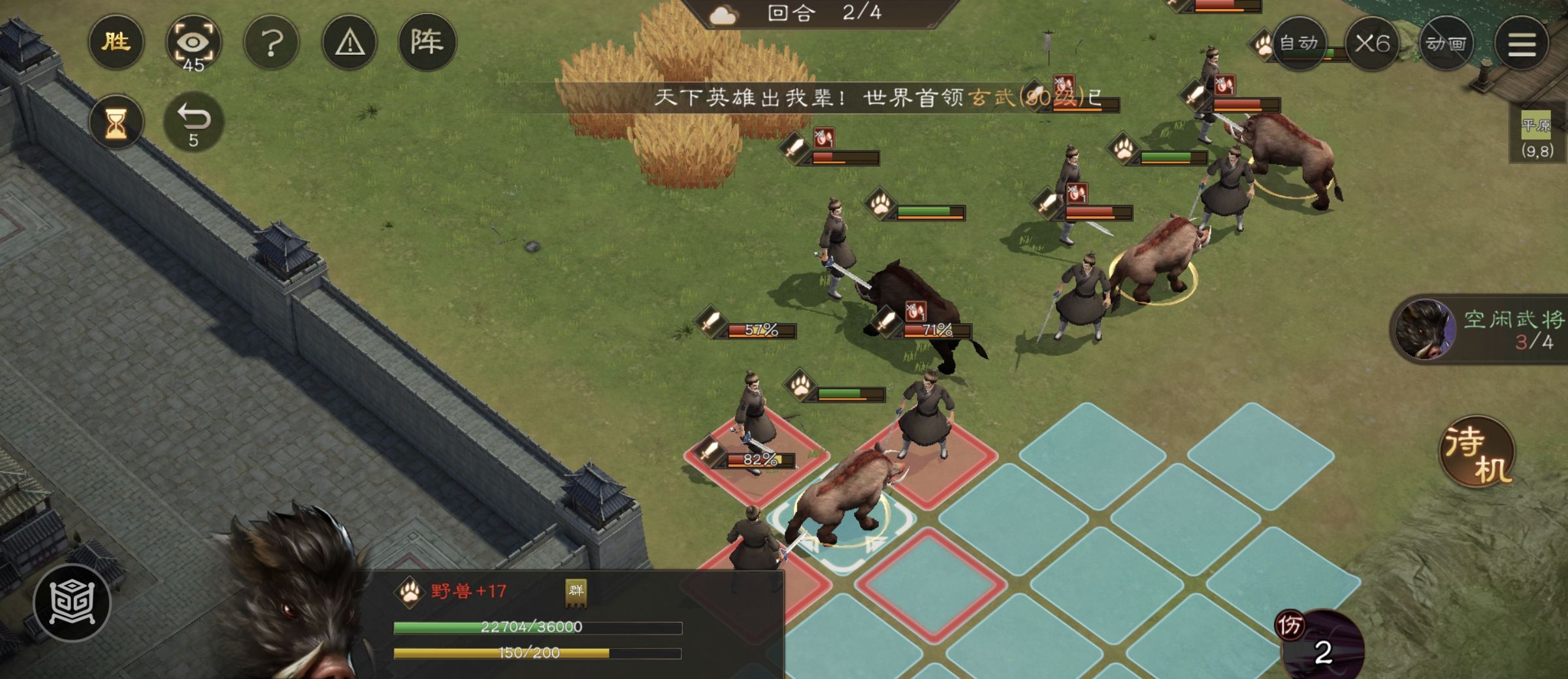Image resolution: width=1568 pixels, height=679 pixels.
Task: Undo the last move with the arrow
Action: pyautogui.click(x=193, y=122)
